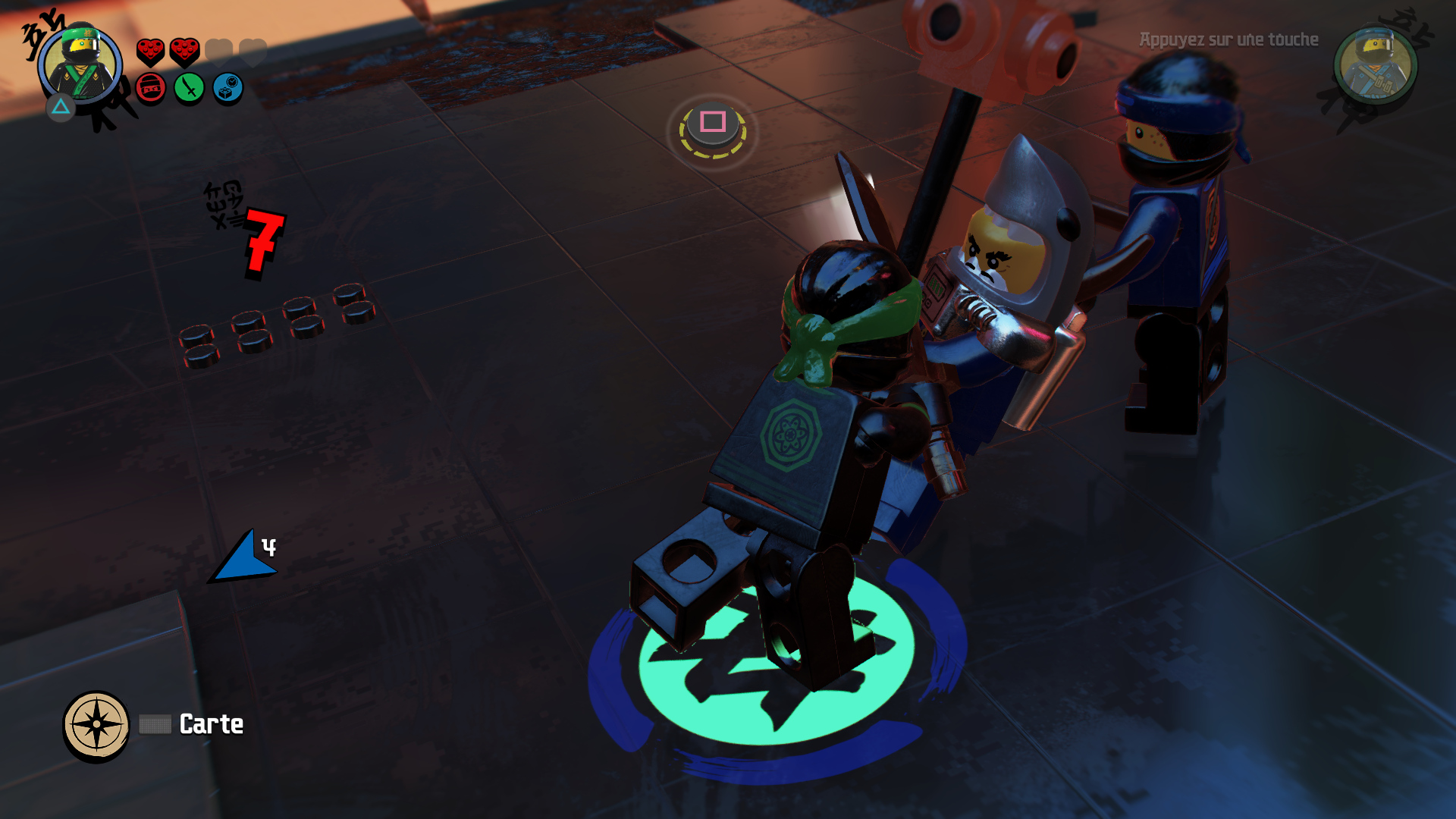Select the green ninja character portrait

[x=80, y=64]
